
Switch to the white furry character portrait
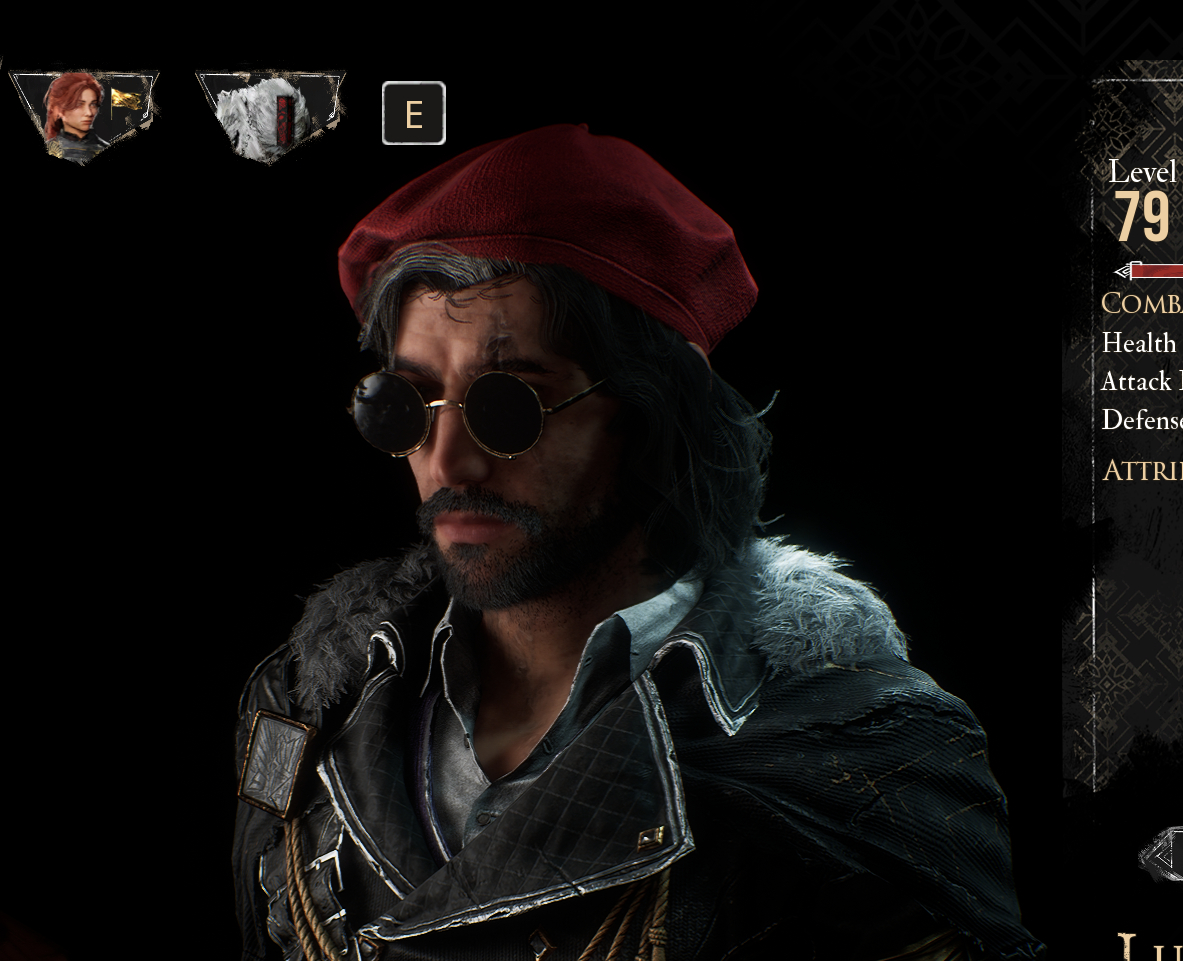coord(268,115)
